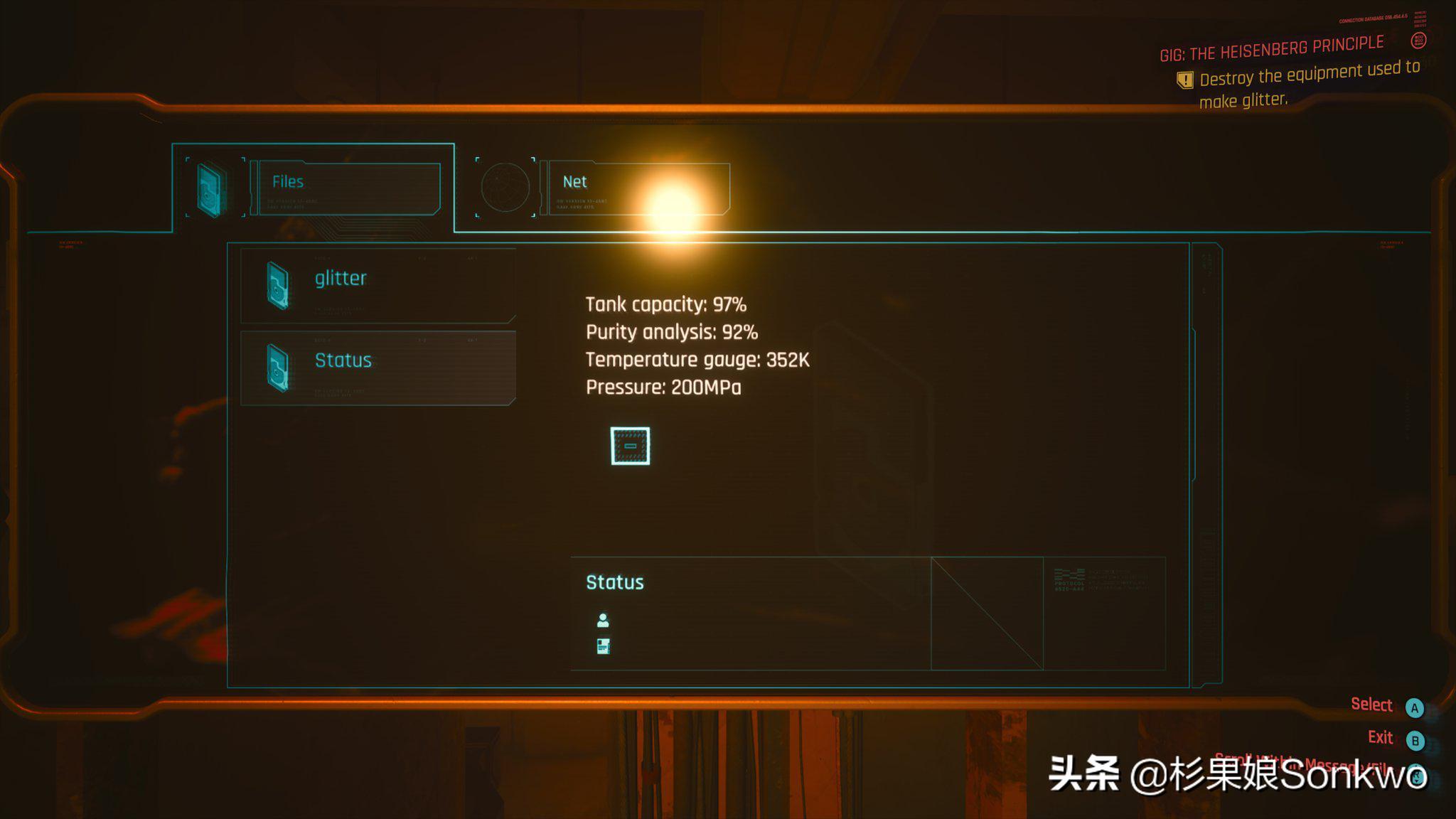1456x819 pixels.
Task: Click the Temperature gauge reading line
Action: click(697, 360)
